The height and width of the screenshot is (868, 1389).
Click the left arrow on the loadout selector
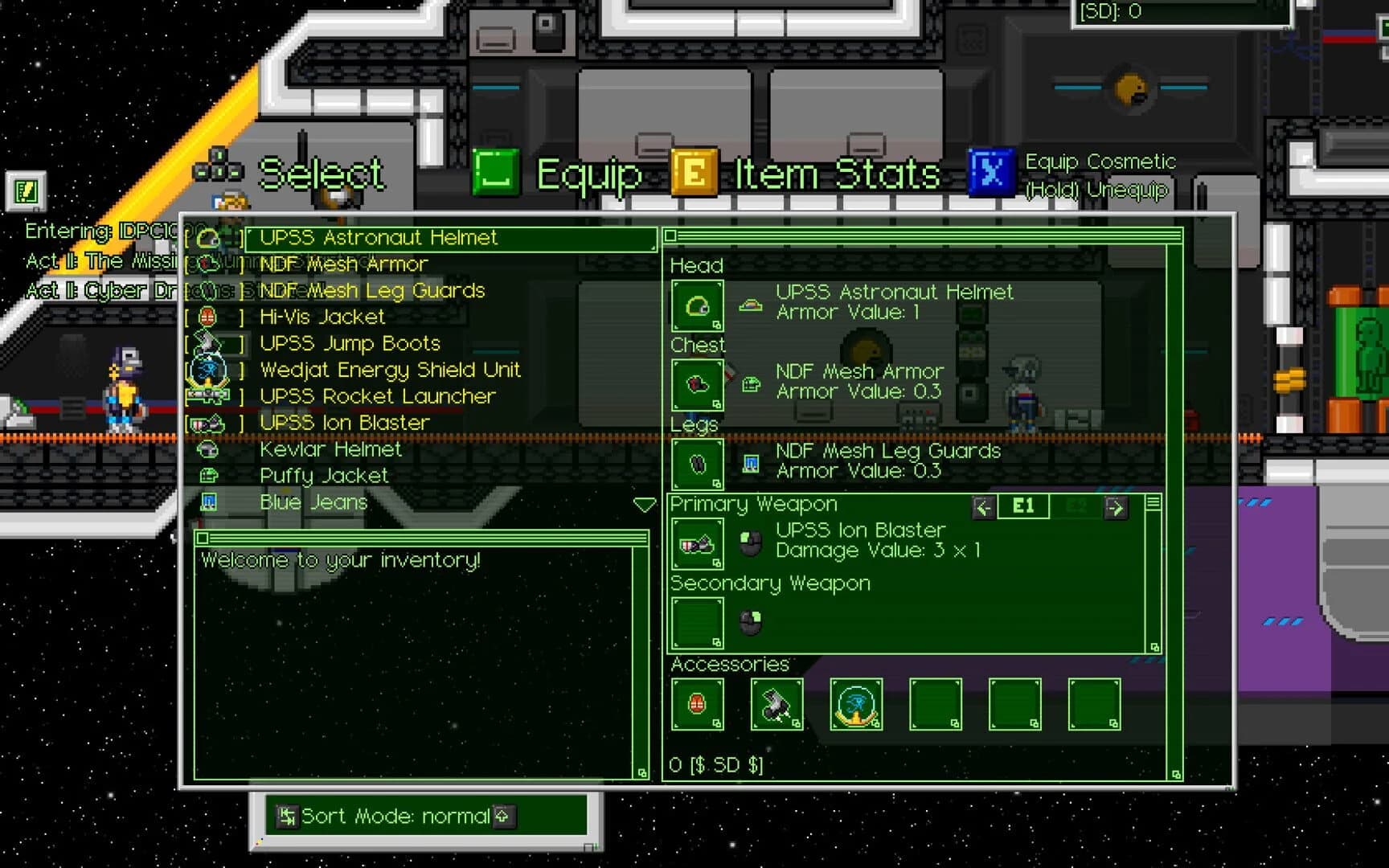[x=983, y=506]
